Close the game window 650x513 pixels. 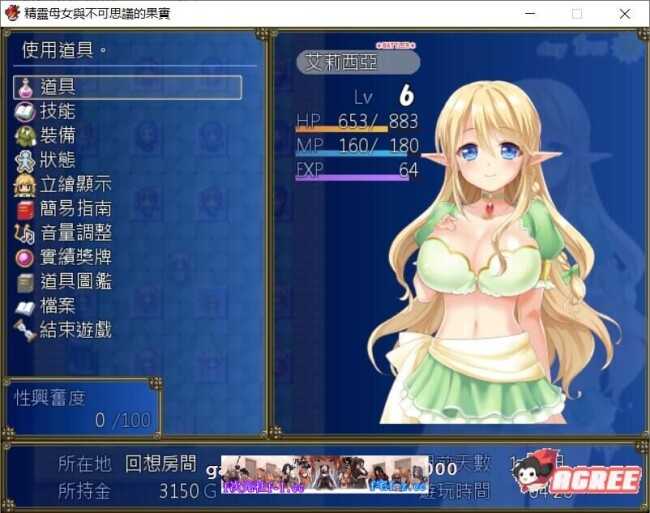625,14
